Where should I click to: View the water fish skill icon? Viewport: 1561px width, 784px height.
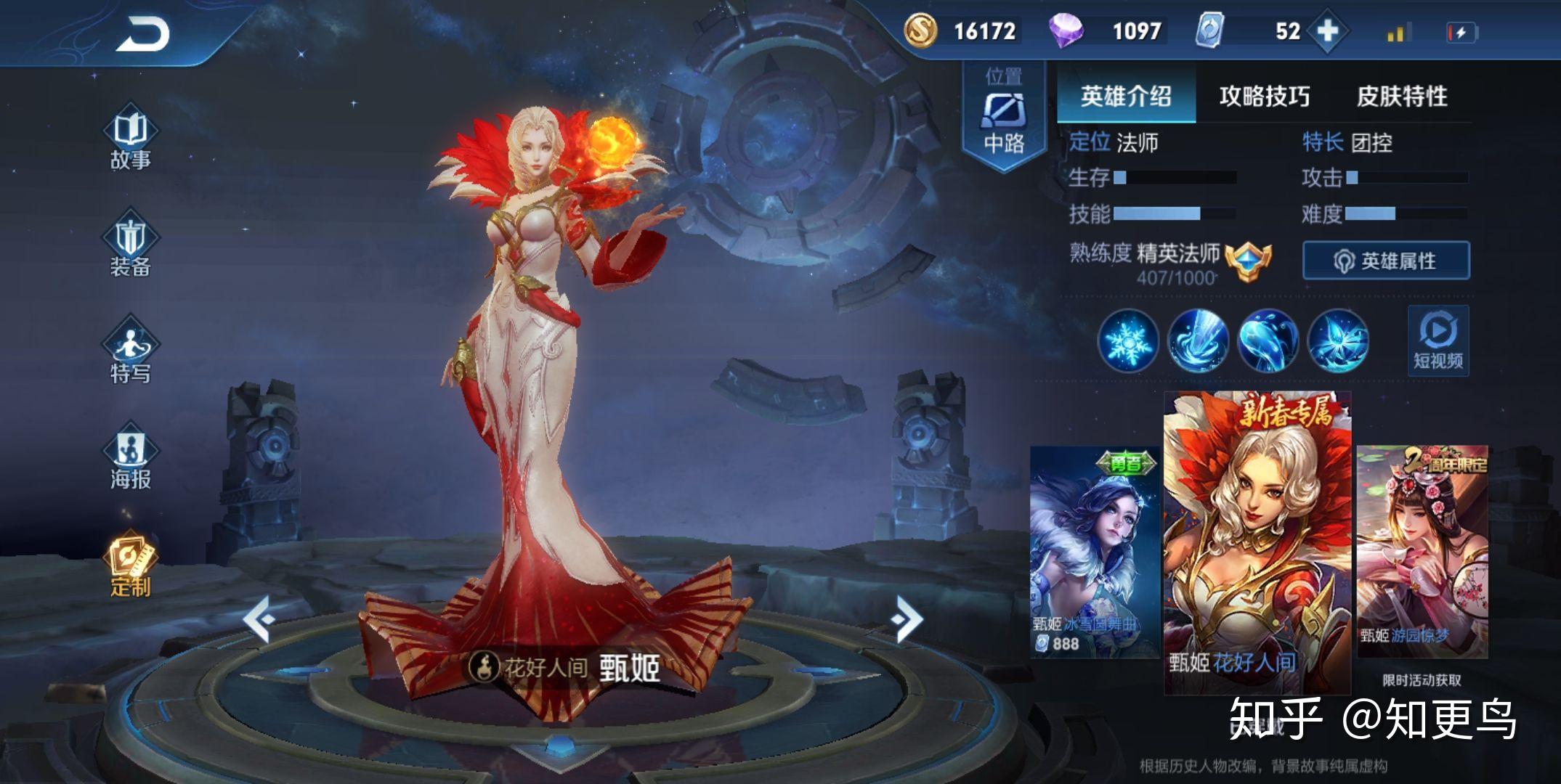tap(1268, 340)
